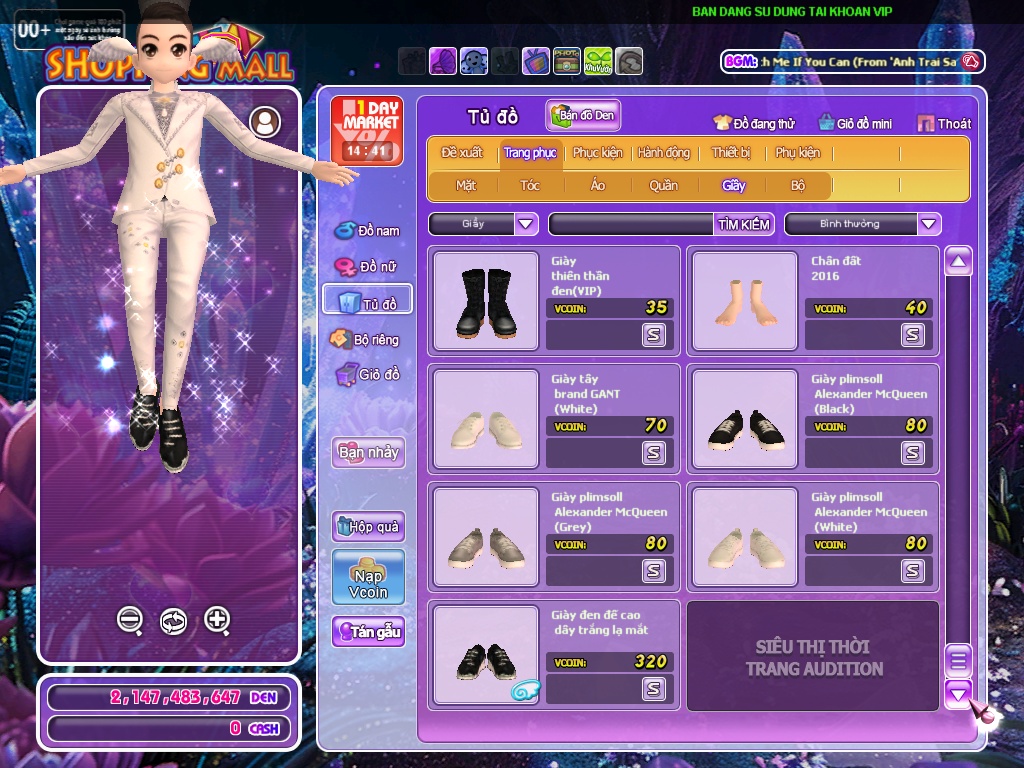The height and width of the screenshot is (768, 1024).
Task: Rotate the character preview
Action: (x=173, y=621)
